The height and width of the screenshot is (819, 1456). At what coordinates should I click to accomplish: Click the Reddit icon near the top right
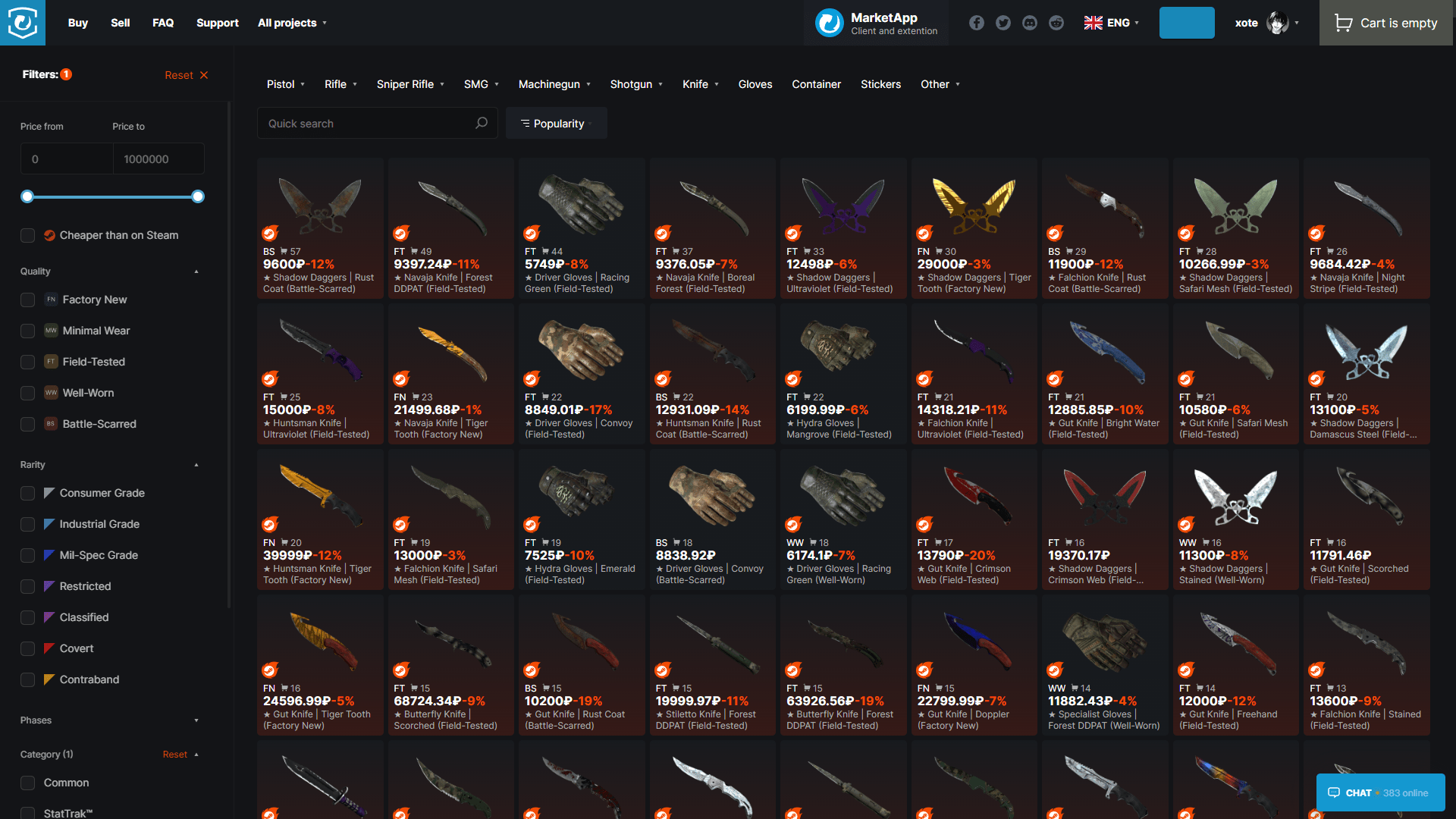click(x=1056, y=23)
